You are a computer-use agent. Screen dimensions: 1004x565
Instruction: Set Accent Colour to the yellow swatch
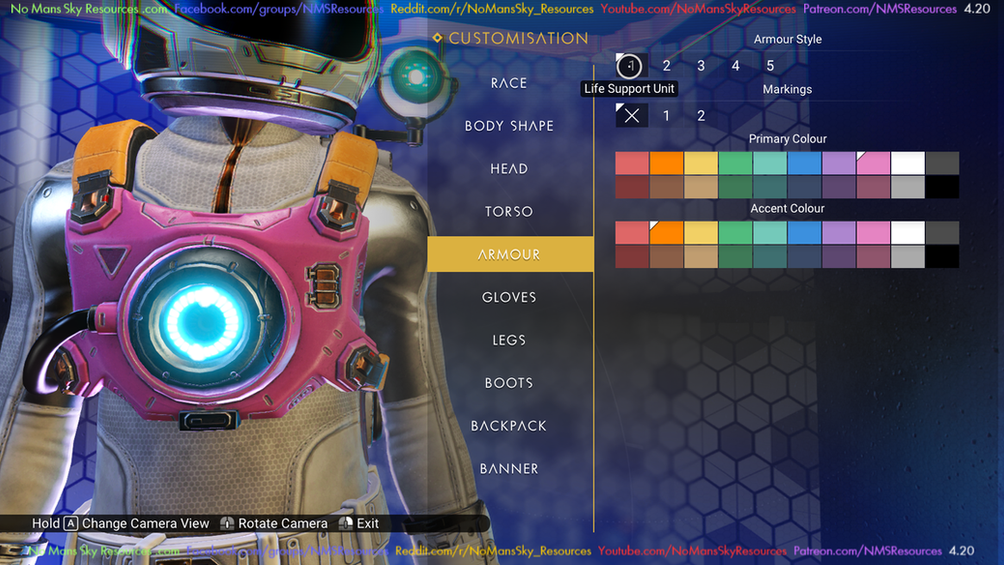click(x=701, y=233)
